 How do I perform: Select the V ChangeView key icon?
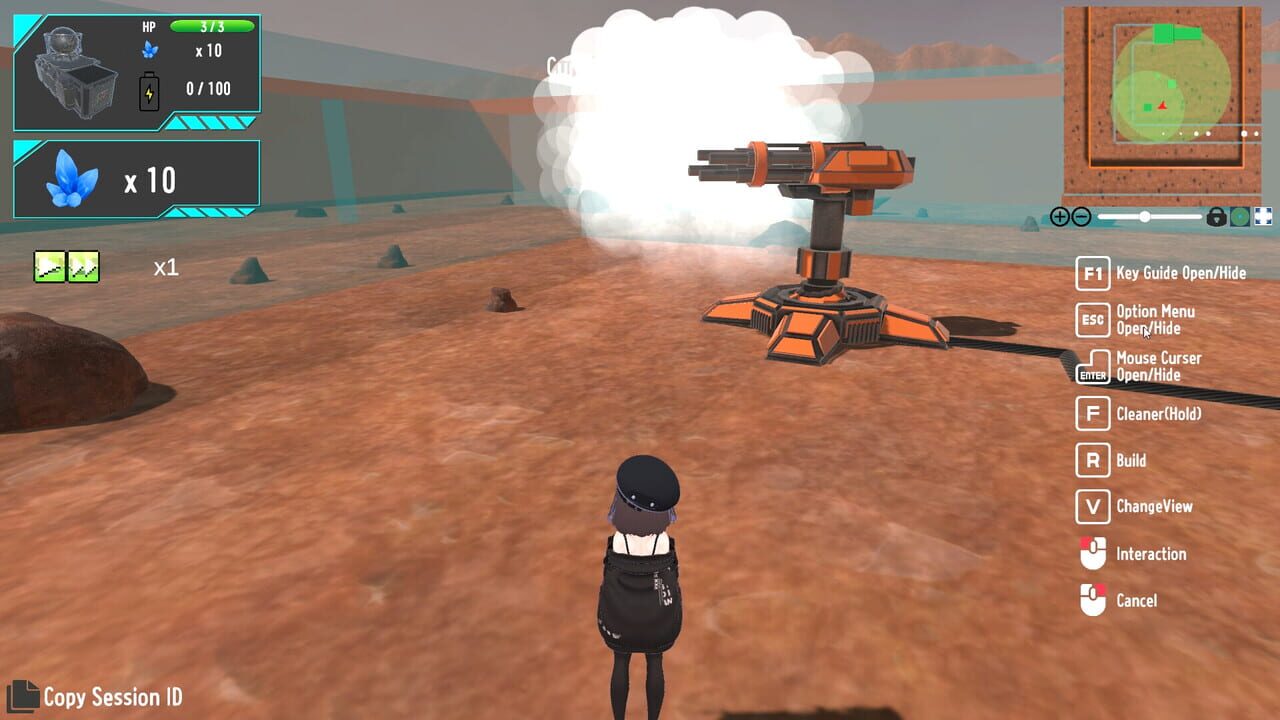click(1093, 507)
